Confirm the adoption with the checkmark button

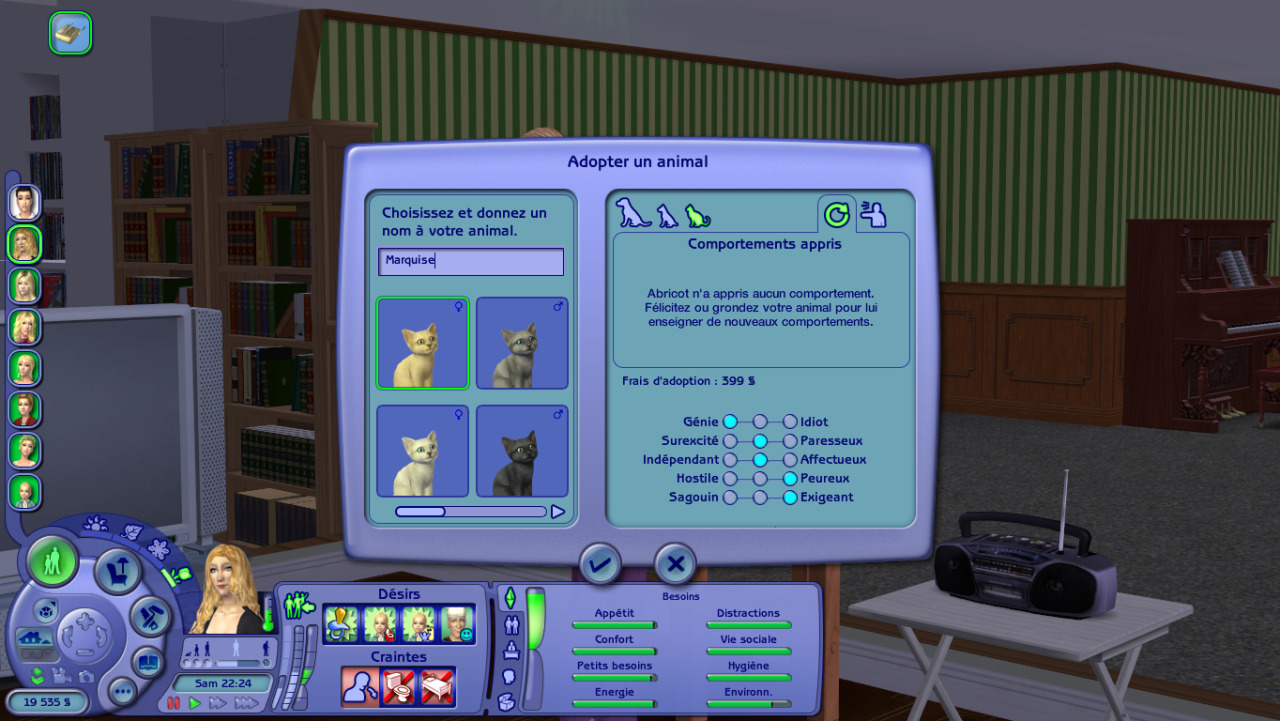(599, 564)
